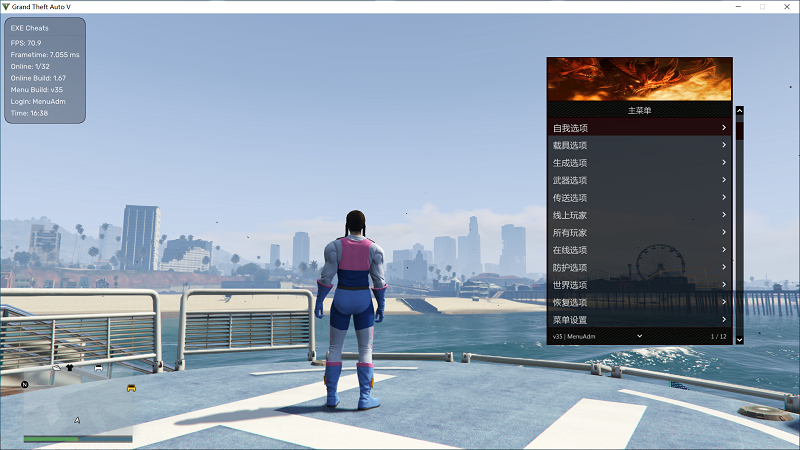Screen dimensions: 800x450
Task: Click the menu scrollbar's down arrow
Action: [x=740, y=340]
